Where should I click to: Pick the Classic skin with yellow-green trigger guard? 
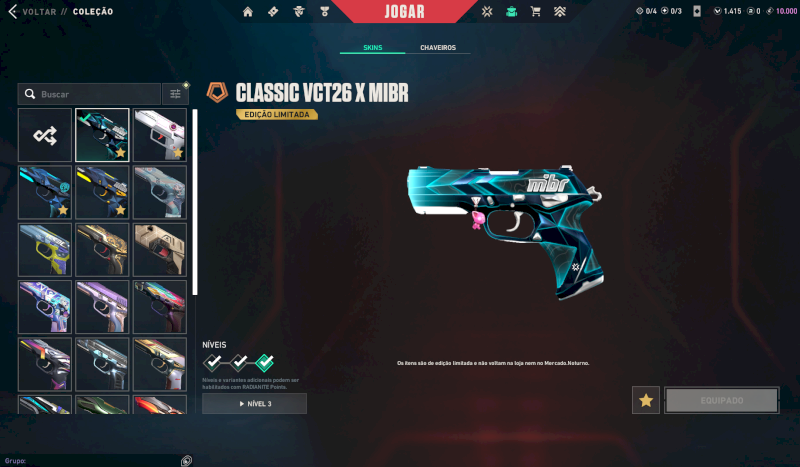45,249
